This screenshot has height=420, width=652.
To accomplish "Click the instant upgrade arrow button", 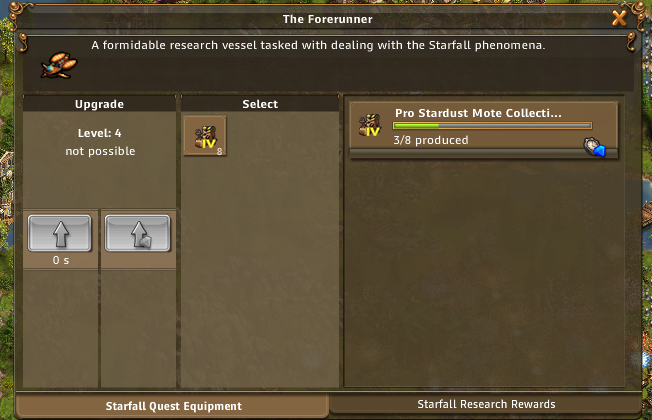I will tap(137, 233).
